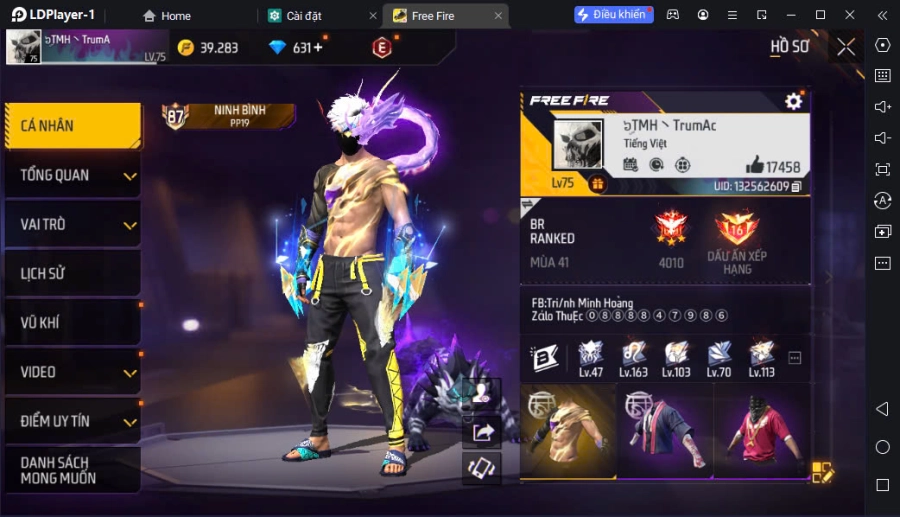Select the CÁ NHÂN tab
The width and height of the screenshot is (900, 517).
[70, 126]
